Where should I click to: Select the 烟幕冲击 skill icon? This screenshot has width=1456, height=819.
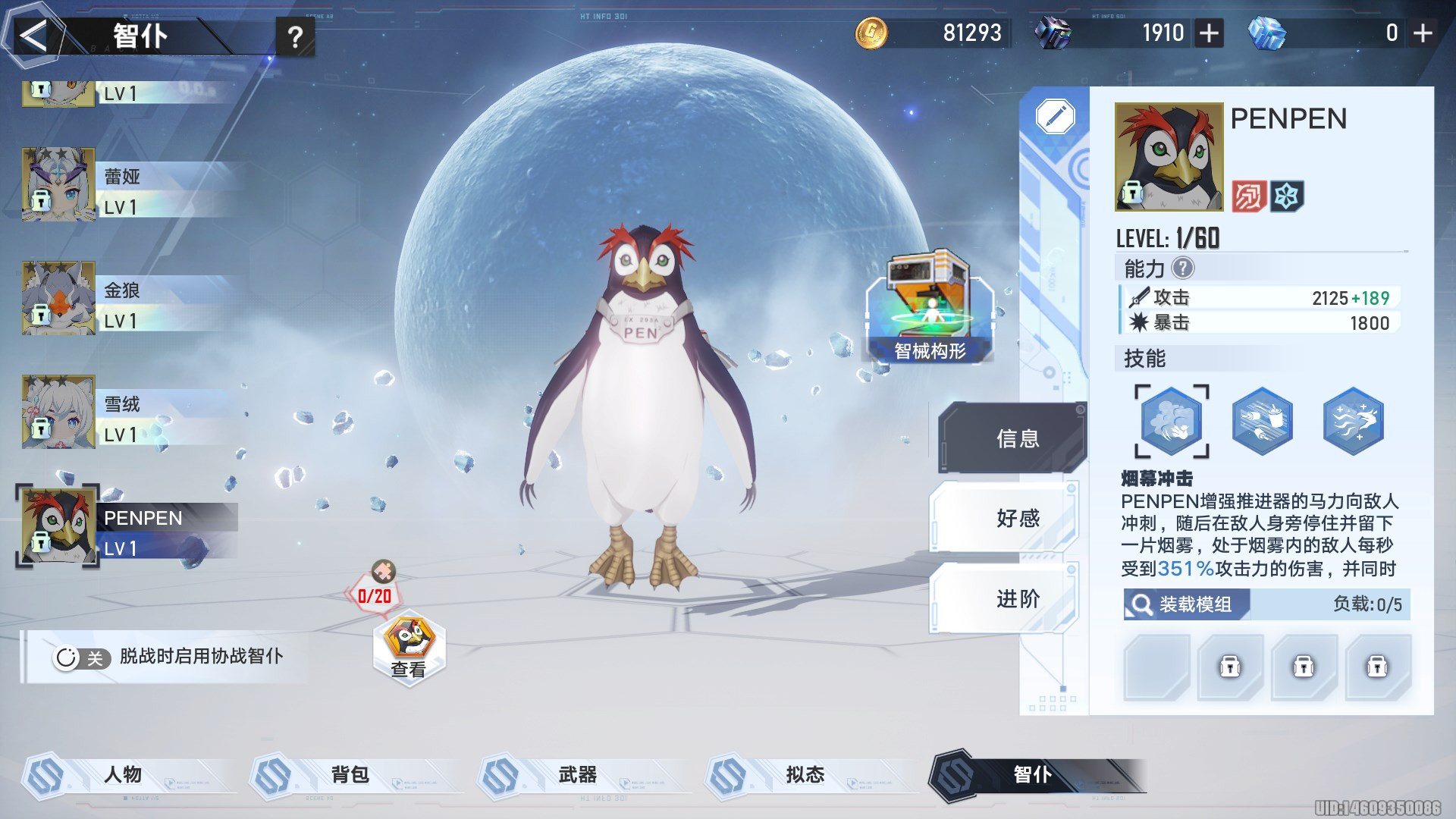tap(1171, 422)
